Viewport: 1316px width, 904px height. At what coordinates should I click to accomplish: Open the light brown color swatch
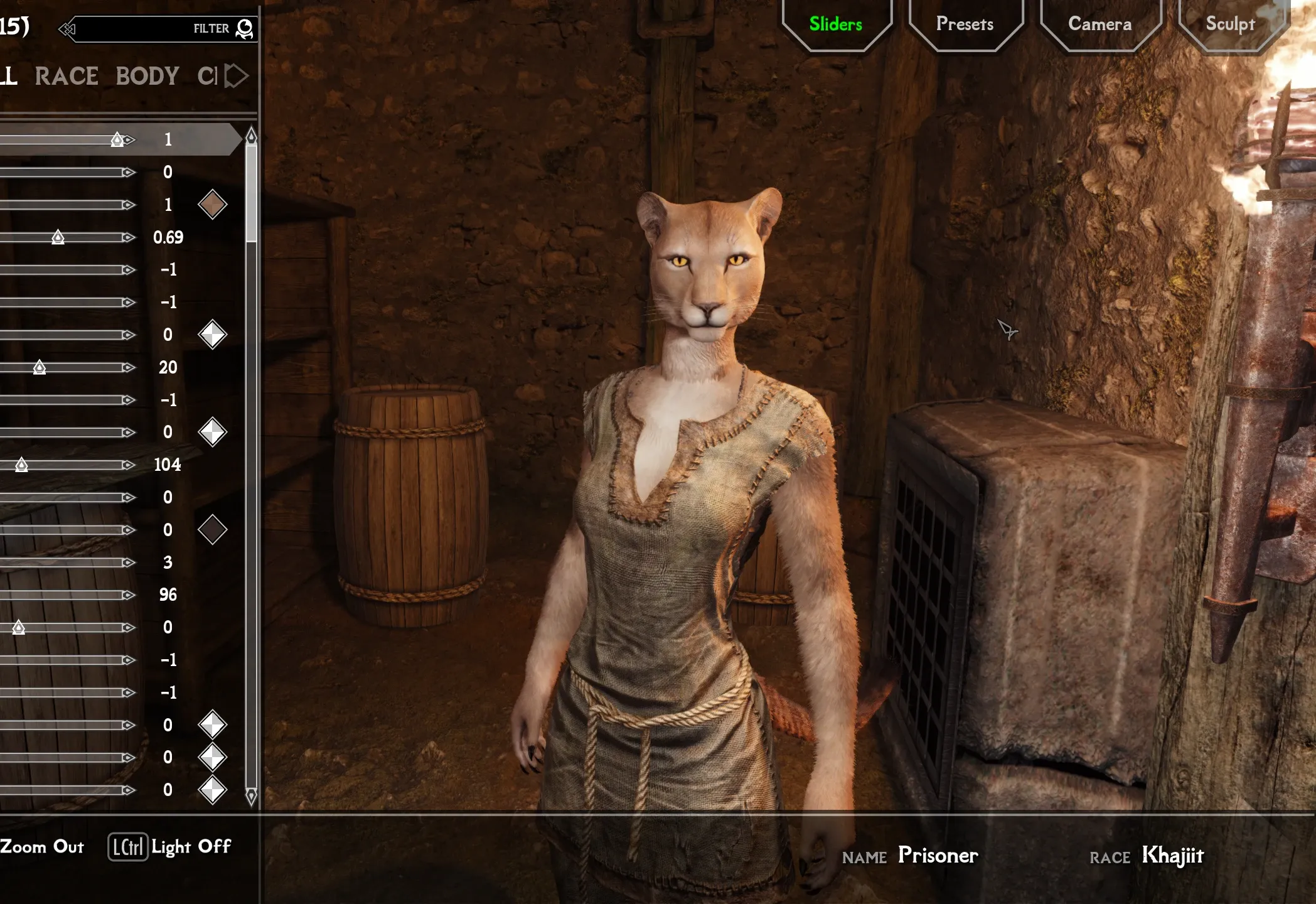coord(212,205)
